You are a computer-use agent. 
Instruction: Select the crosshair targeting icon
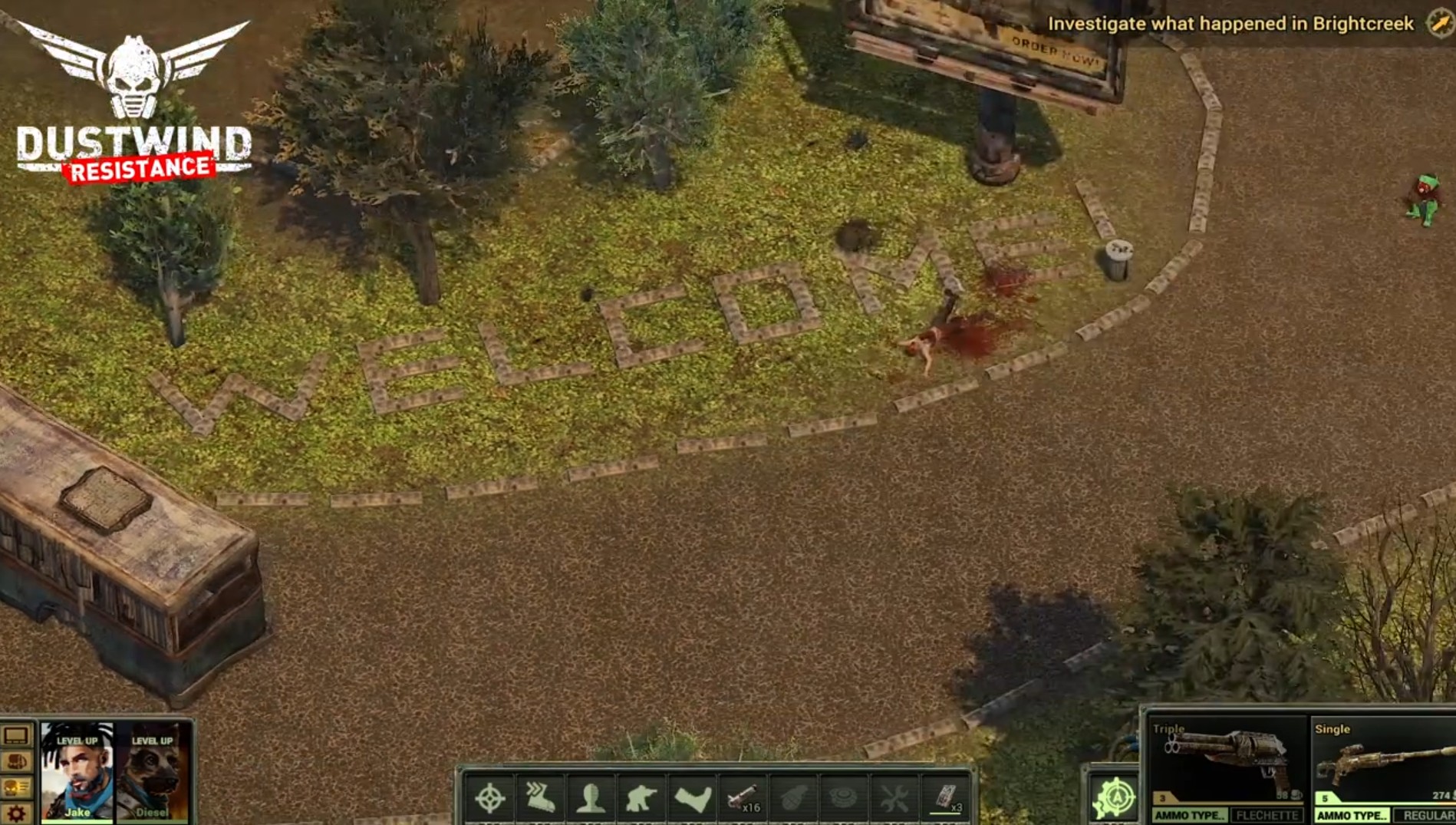pyautogui.click(x=489, y=799)
